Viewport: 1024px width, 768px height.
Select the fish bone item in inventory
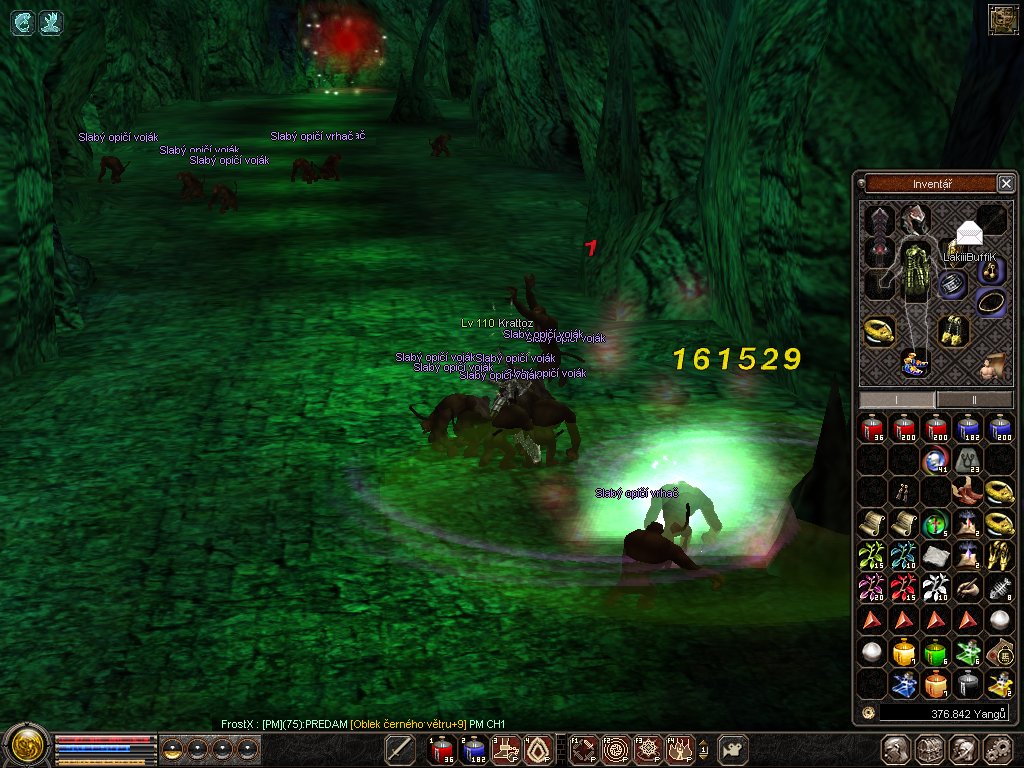point(999,588)
